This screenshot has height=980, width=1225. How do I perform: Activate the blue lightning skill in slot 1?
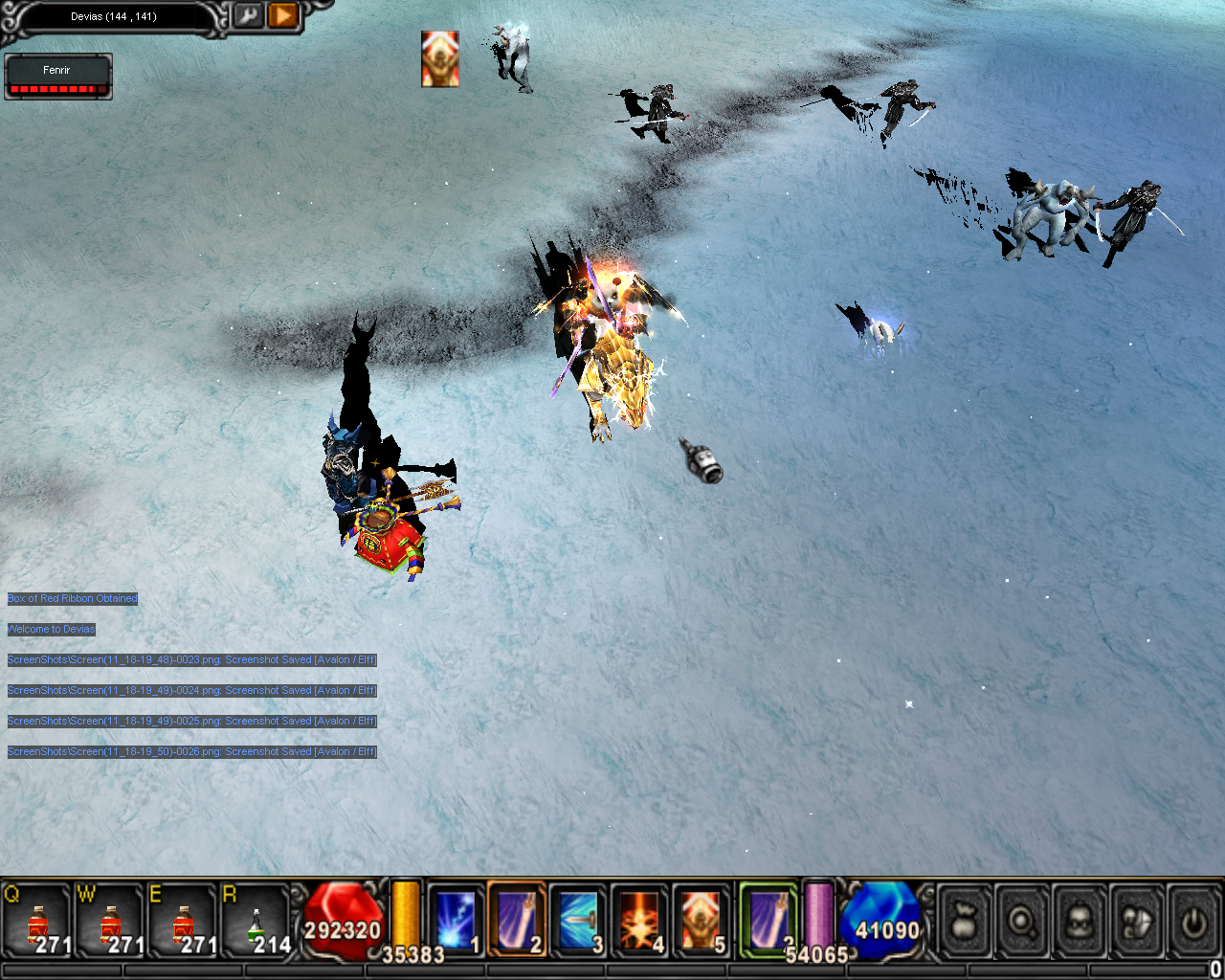[x=456, y=920]
